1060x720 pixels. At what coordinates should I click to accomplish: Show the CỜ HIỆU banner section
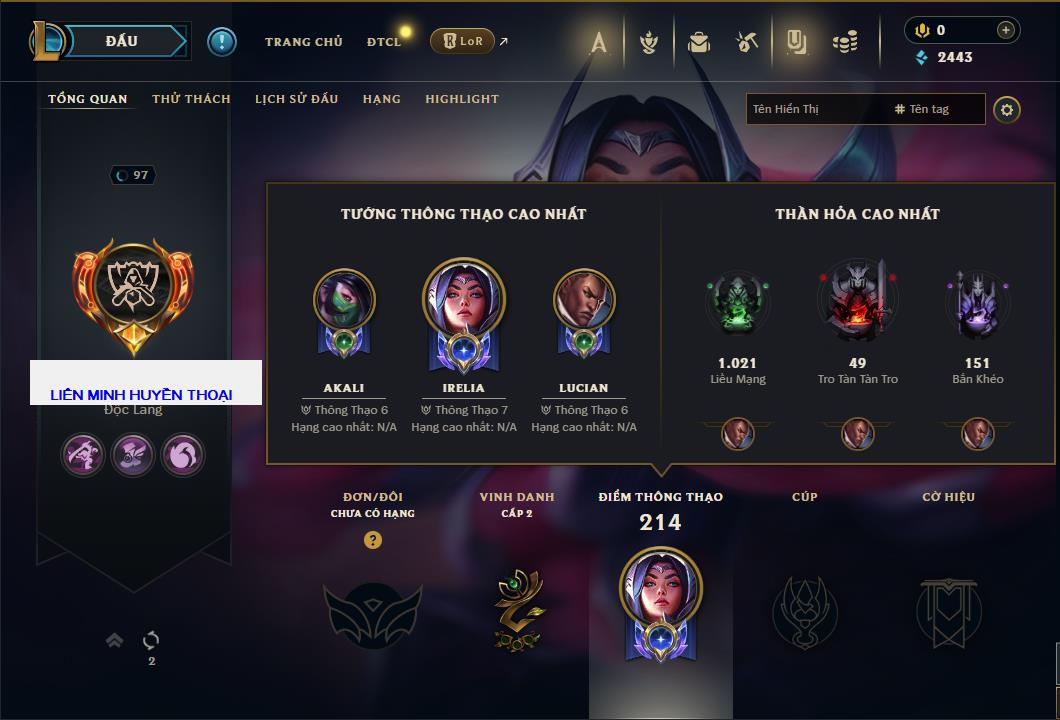coord(948,610)
